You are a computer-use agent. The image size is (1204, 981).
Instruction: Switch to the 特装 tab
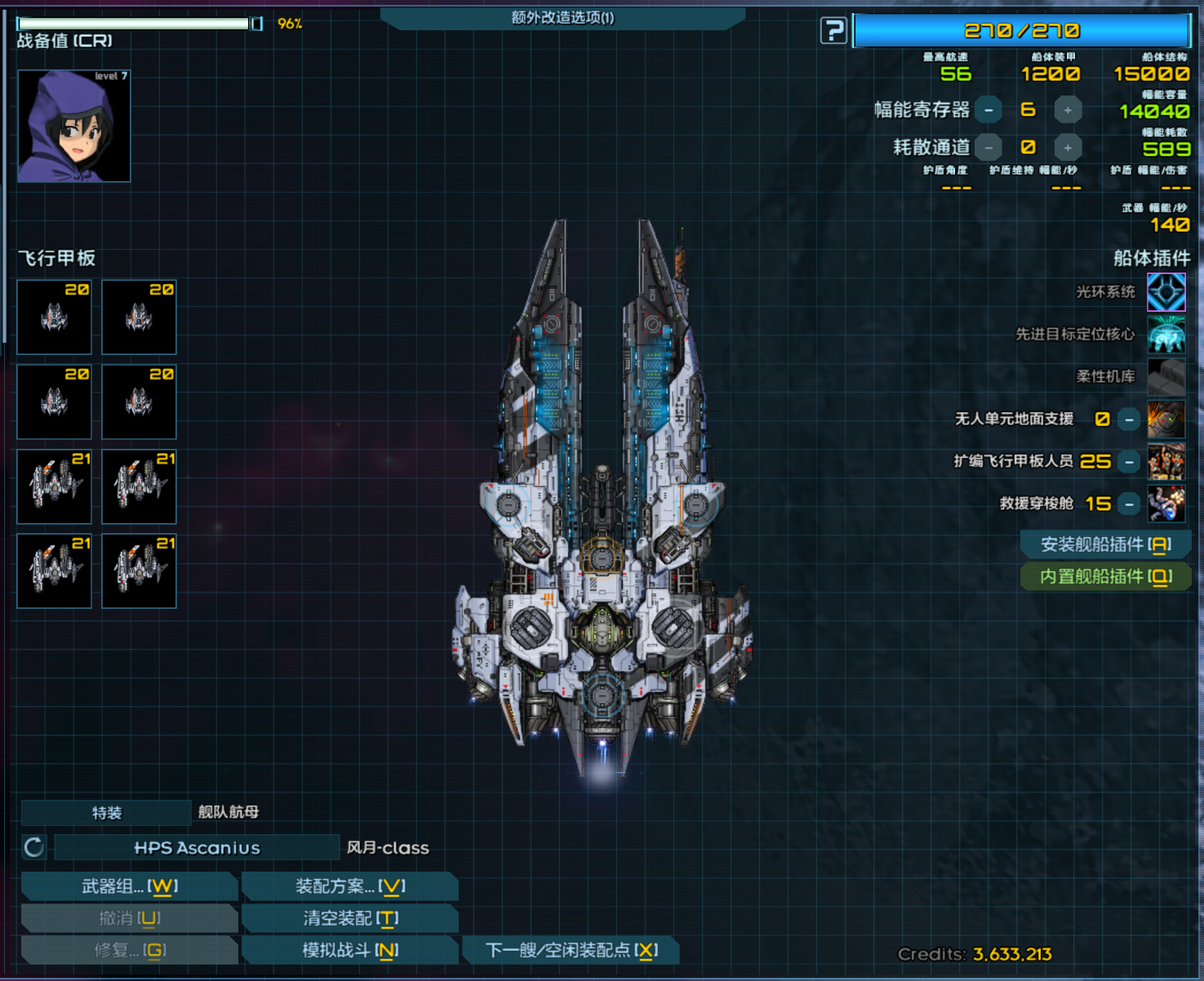106,812
